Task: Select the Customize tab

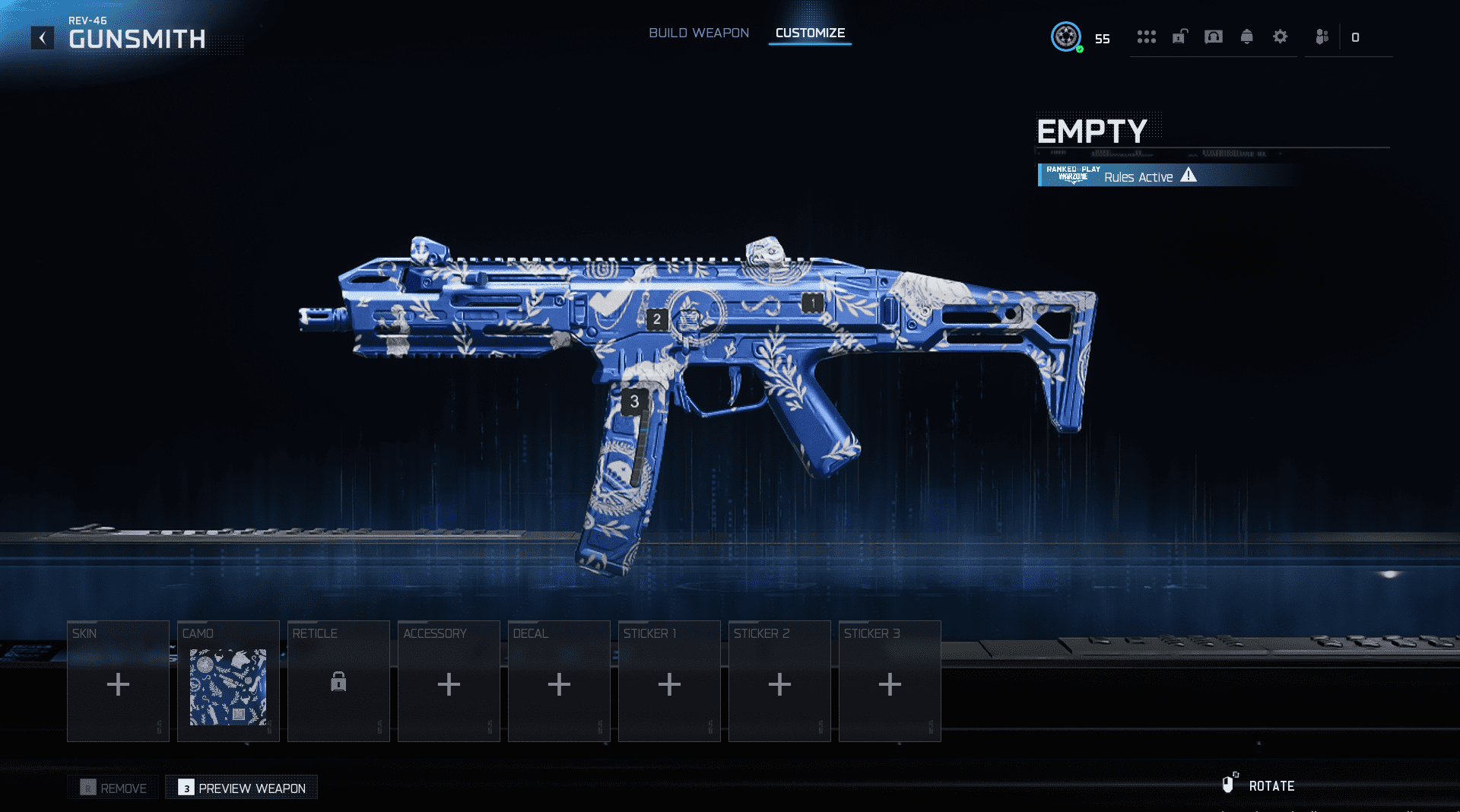Action: coord(810,33)
